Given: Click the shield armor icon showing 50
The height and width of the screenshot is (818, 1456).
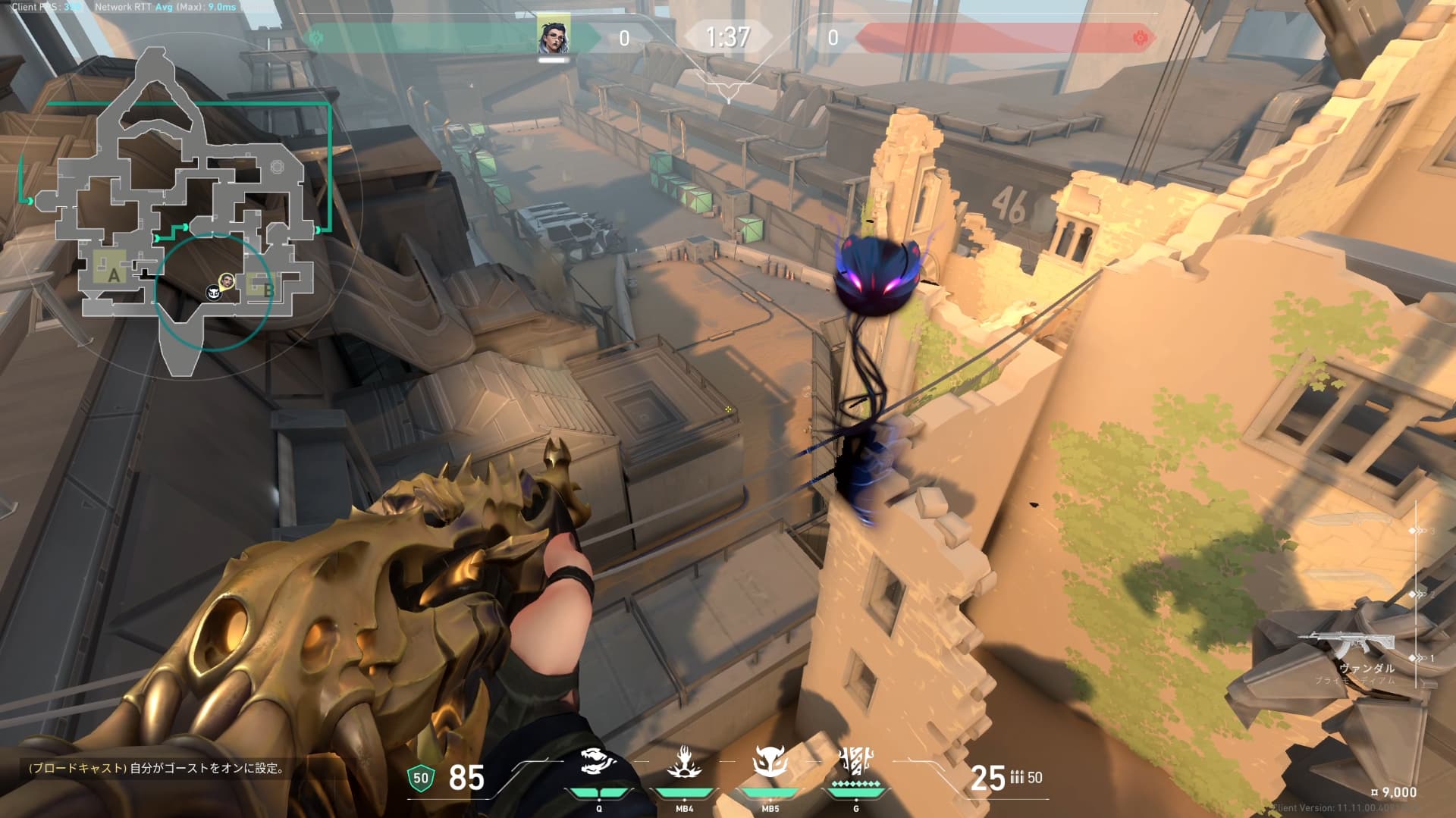Looking at the screenshot, I should click(x=420, y=778).
